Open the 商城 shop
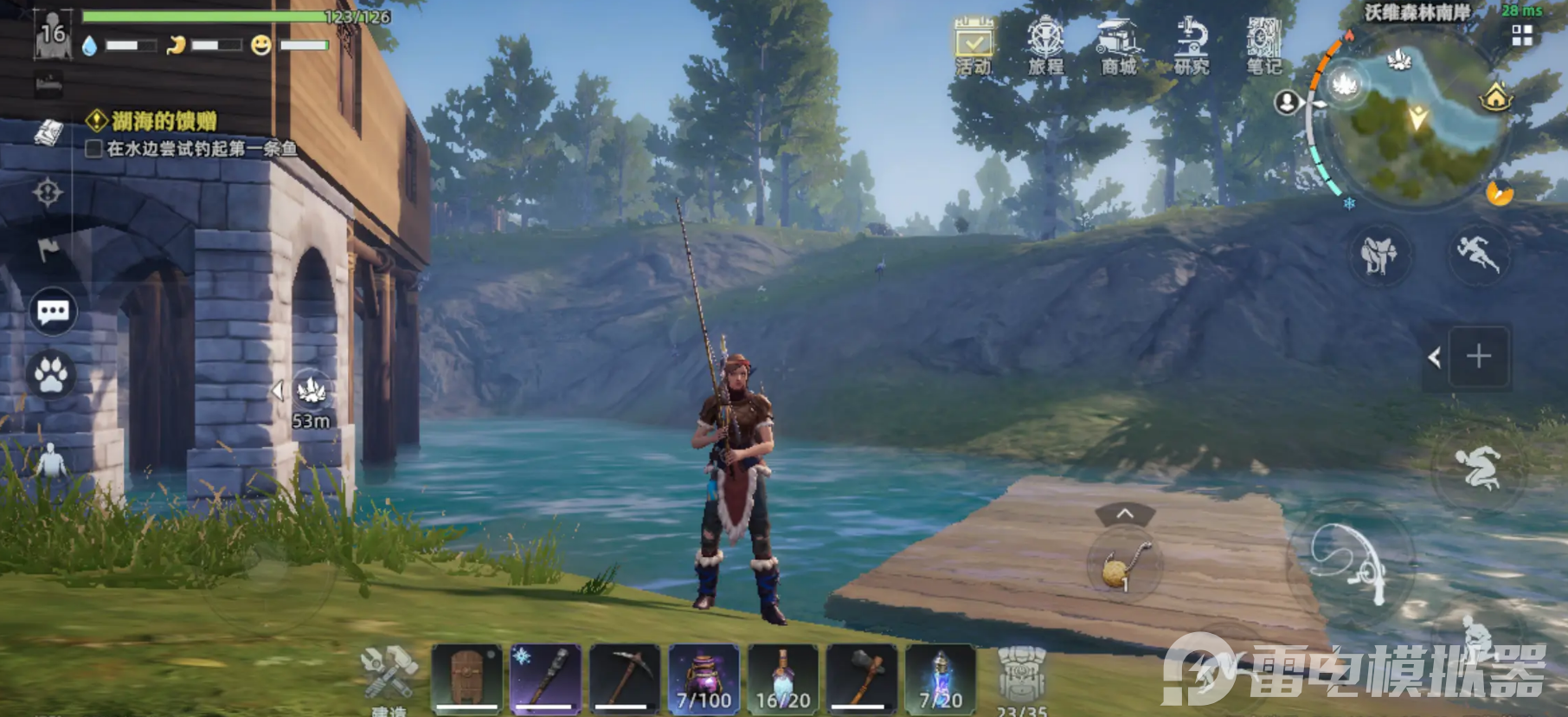This screenshot has width=1568, height=717. 1118,43
